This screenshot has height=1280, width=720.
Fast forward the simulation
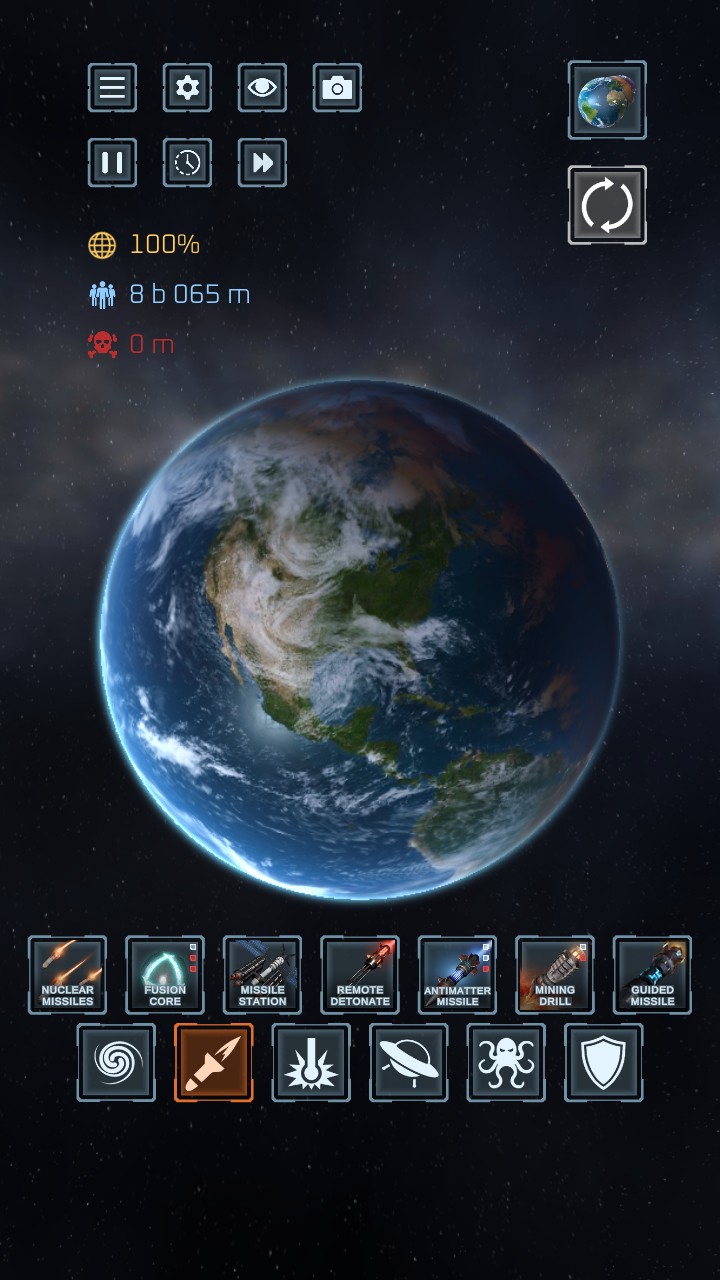coord(262,163)
